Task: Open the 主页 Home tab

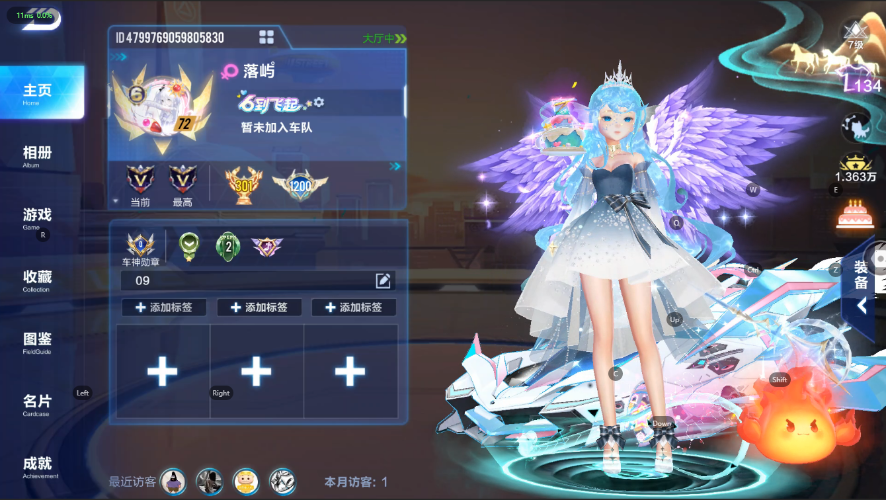Action: [38, 92]
